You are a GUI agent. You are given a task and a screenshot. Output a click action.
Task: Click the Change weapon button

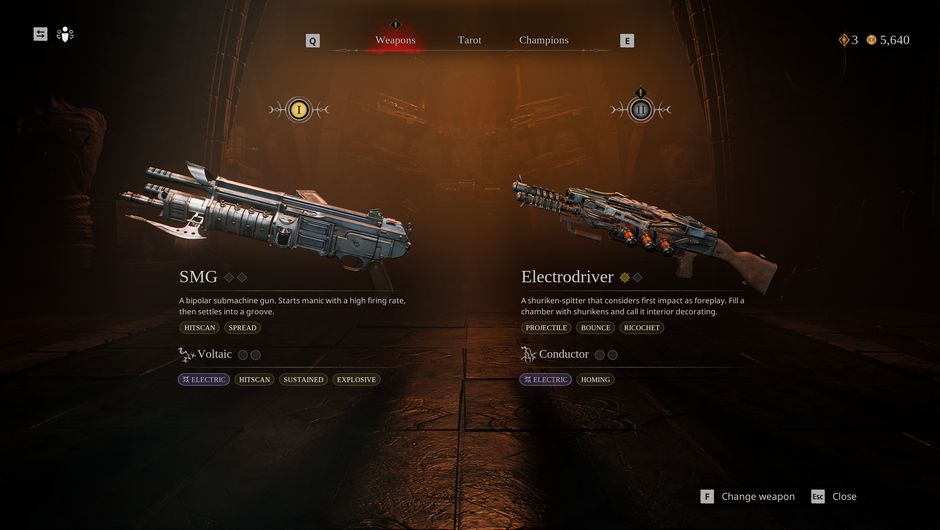(748, 497)
